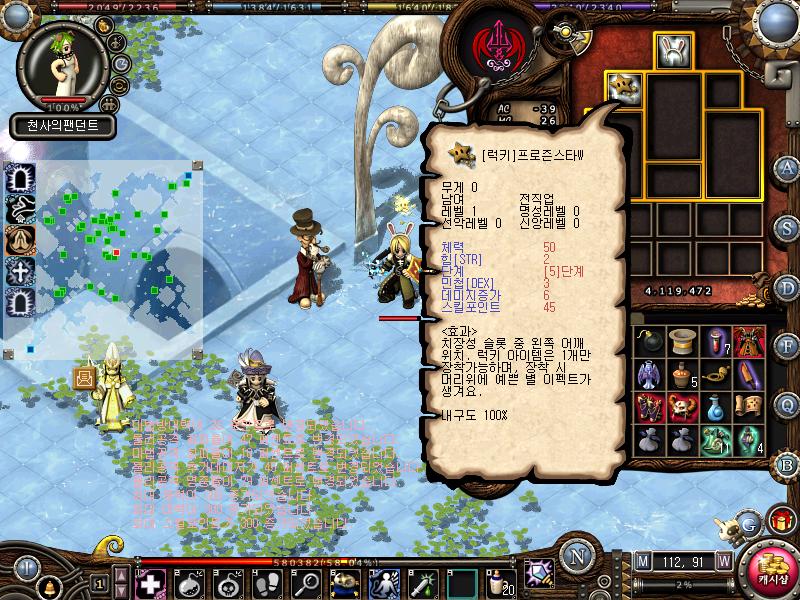Select the angel statue inventory item

click(x=650, y=375)
